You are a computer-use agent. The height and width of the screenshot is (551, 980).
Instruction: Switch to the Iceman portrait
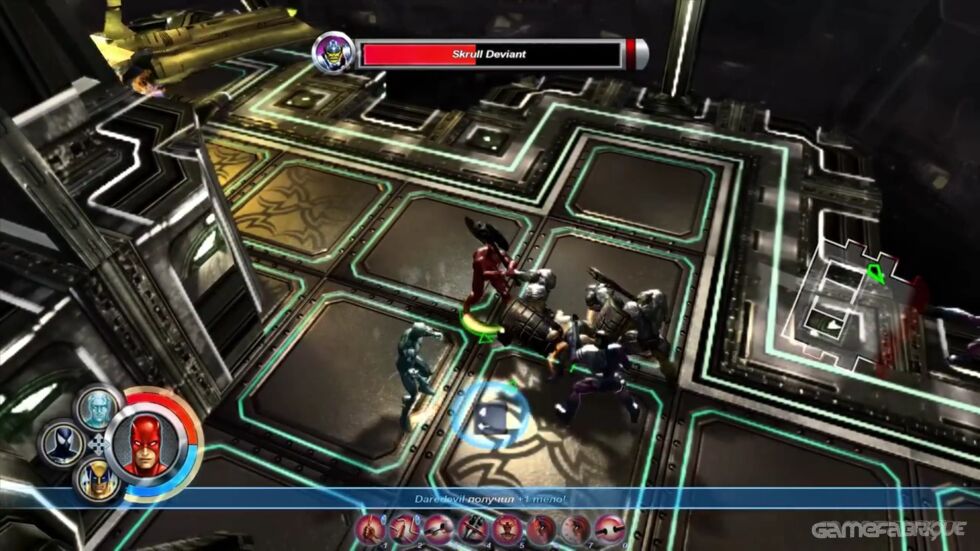pyautogui.click(x=97, y=408)
